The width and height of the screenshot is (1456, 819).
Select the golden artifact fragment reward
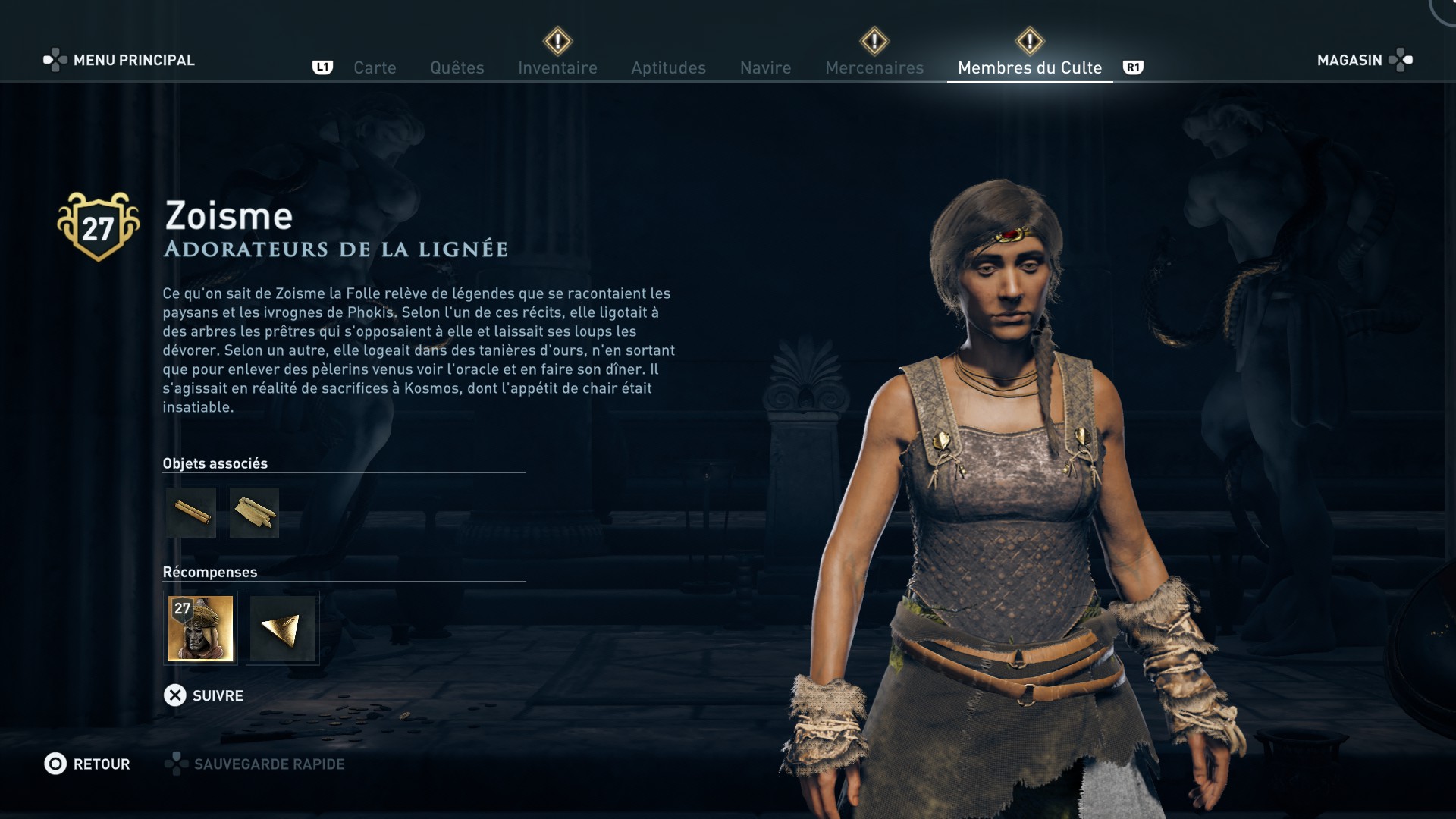pyautogui.click(x=282, y=628)
